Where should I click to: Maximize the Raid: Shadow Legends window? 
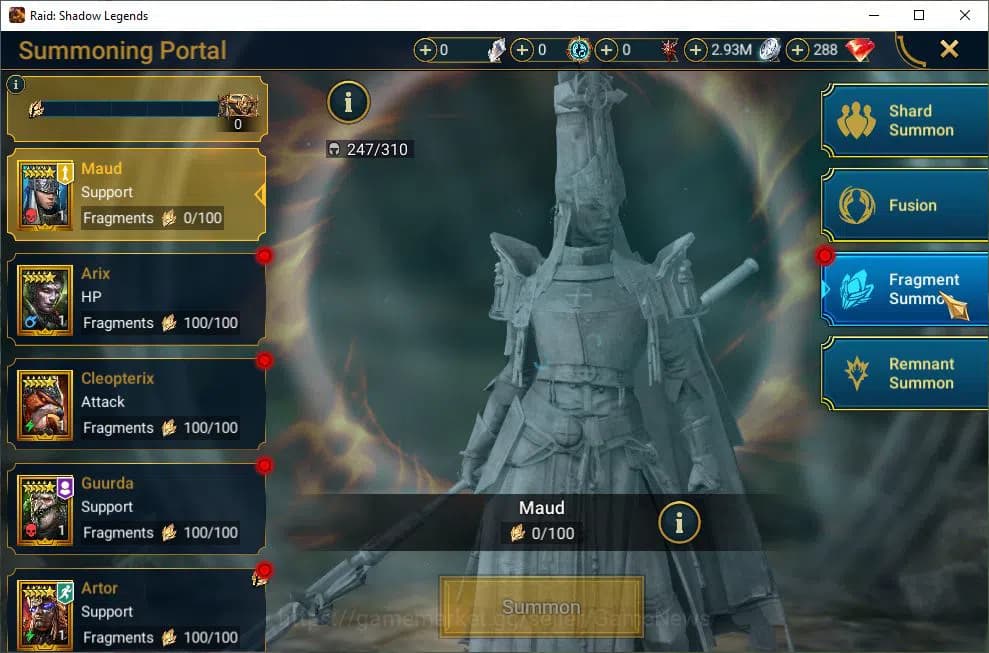coord(919,15)
